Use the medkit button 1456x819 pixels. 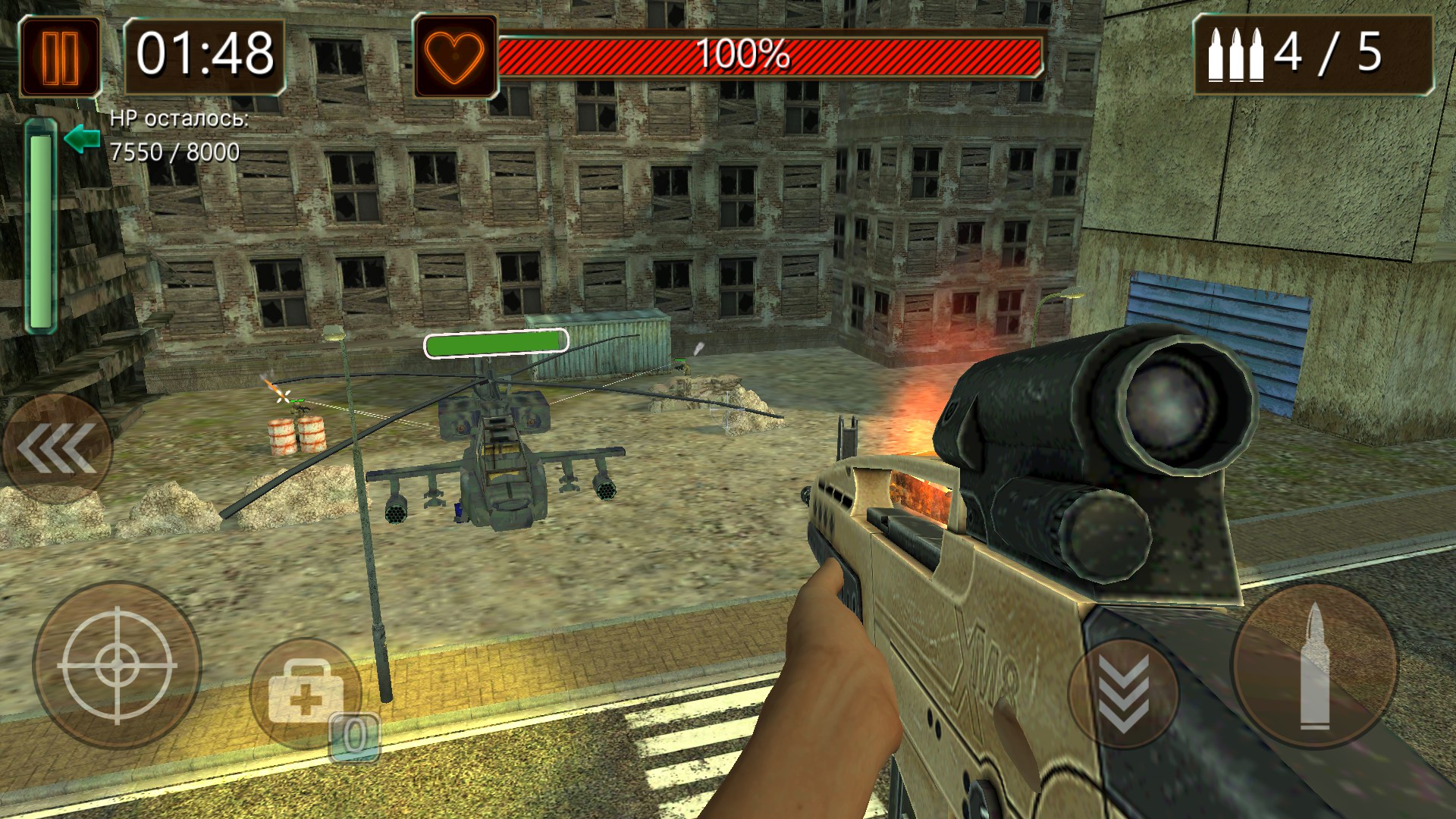(x=306, y=694)
